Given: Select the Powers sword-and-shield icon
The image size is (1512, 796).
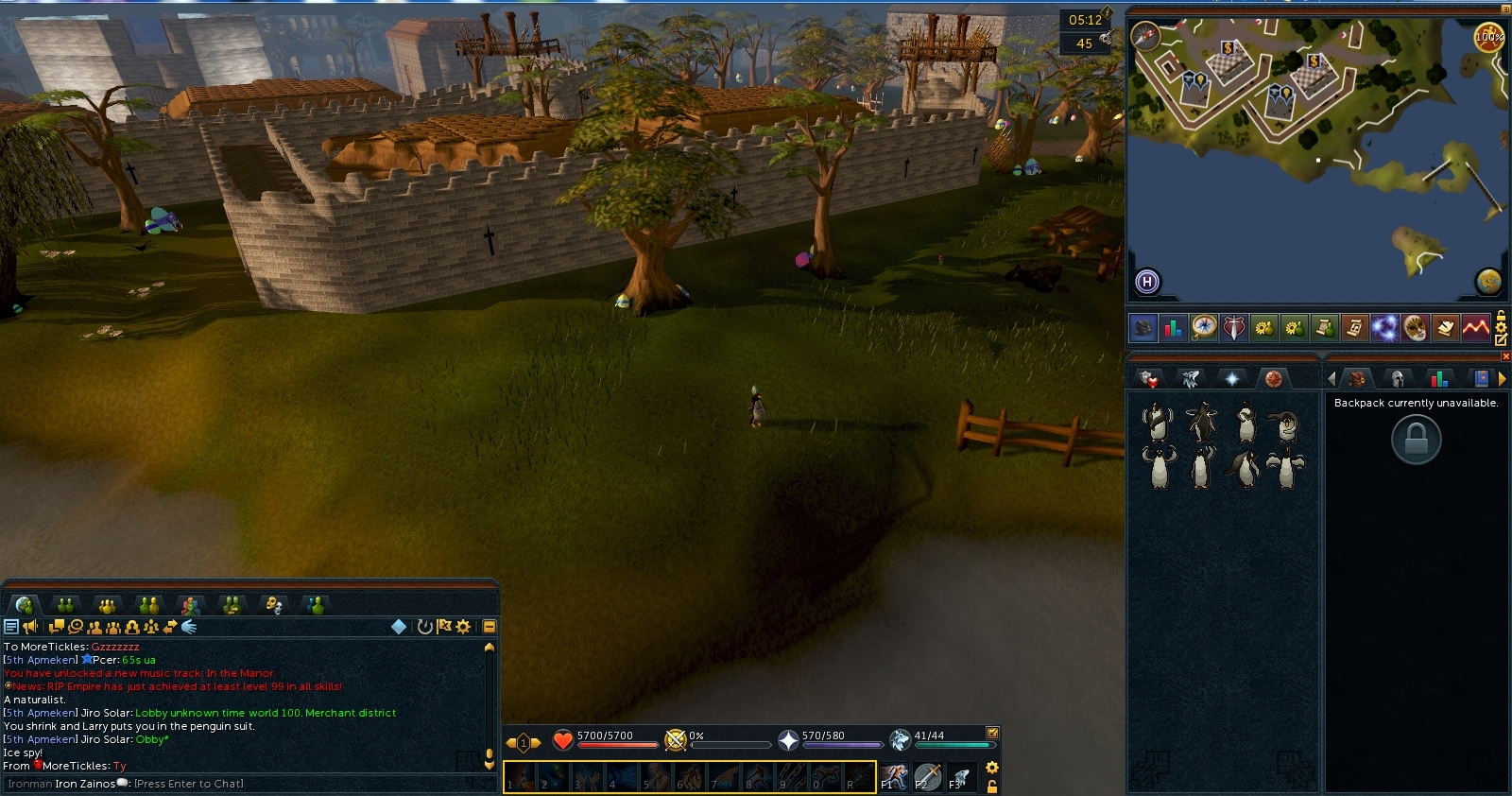Looking at the screenshot, I should [x=1232, y=328].
